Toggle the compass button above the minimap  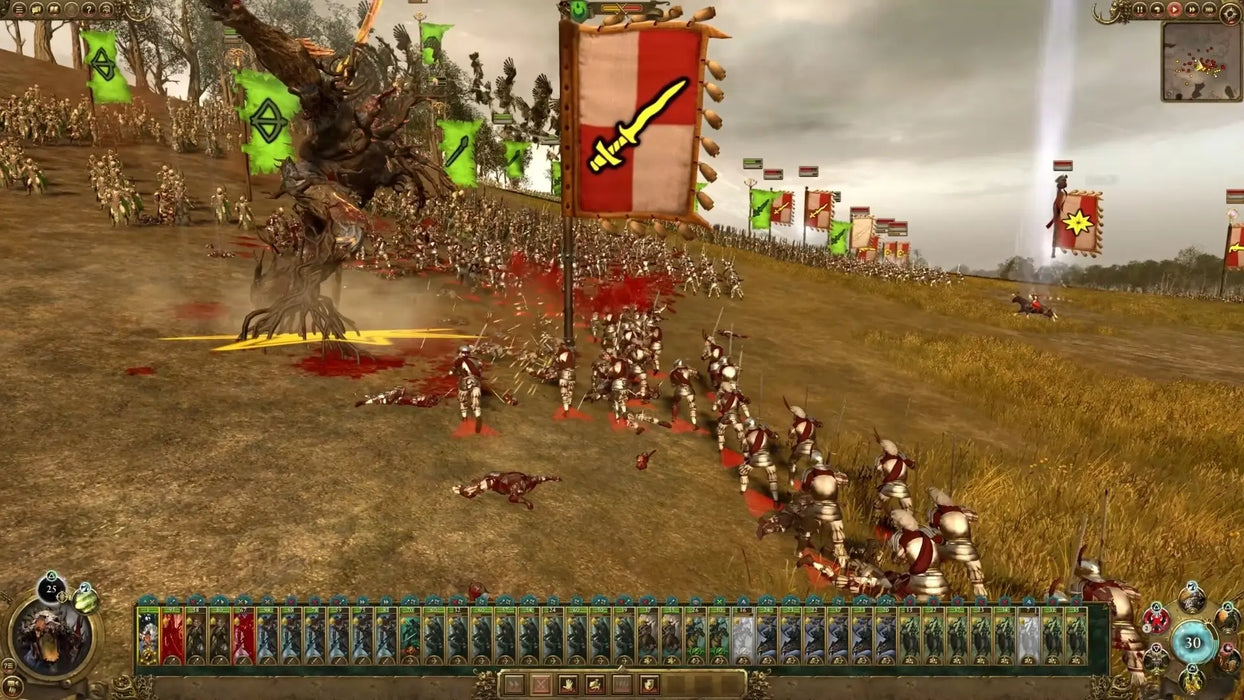click(1230, 12)
